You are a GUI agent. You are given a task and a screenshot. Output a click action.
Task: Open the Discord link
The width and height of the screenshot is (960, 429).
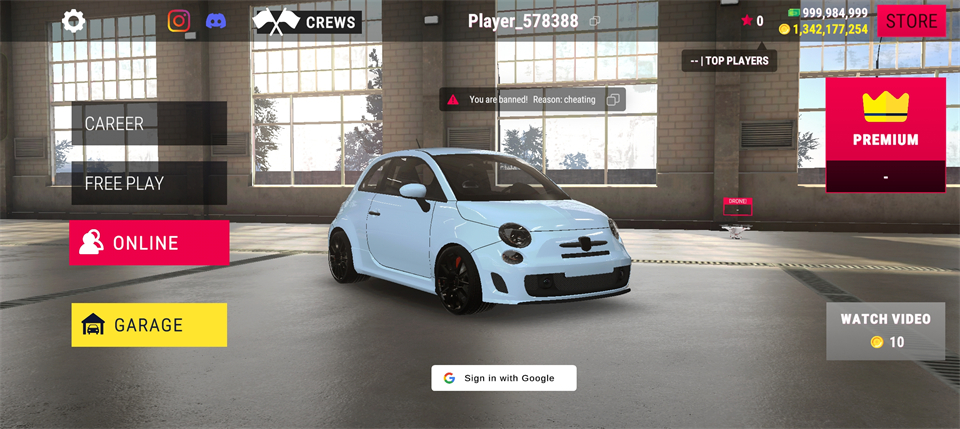(216, 21)
